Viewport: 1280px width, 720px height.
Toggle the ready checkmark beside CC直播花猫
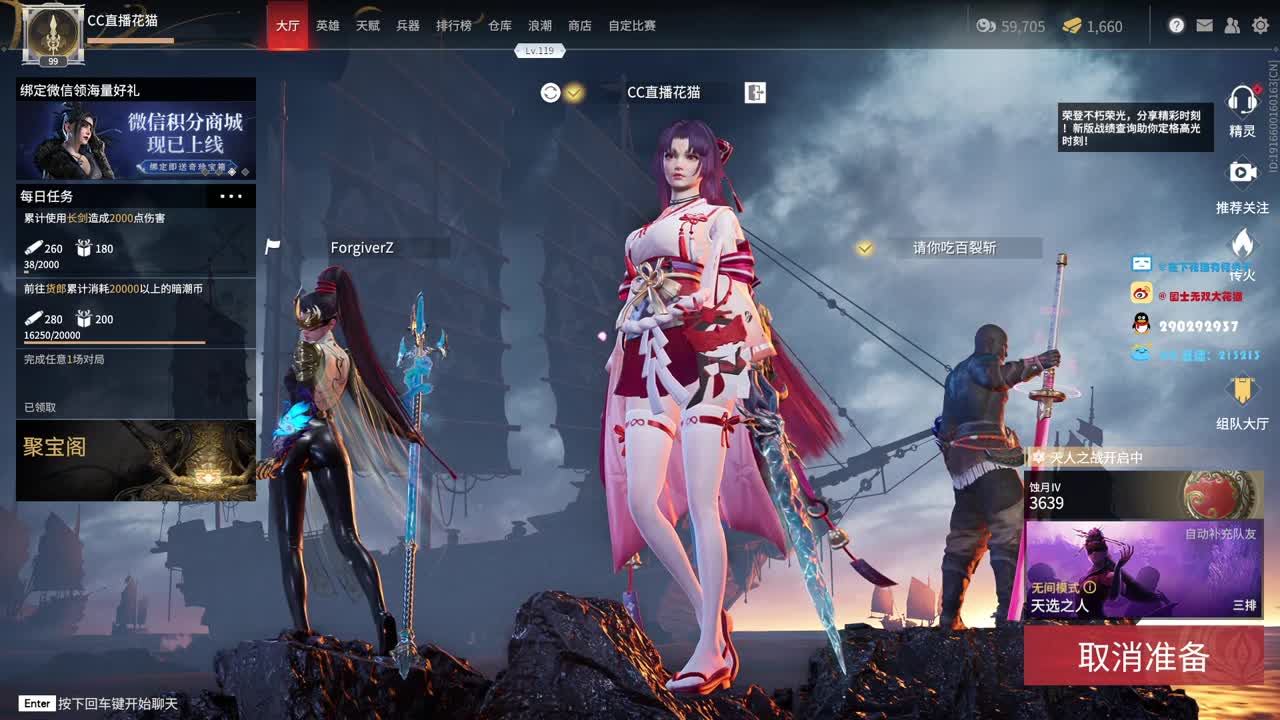click(573, 91)
